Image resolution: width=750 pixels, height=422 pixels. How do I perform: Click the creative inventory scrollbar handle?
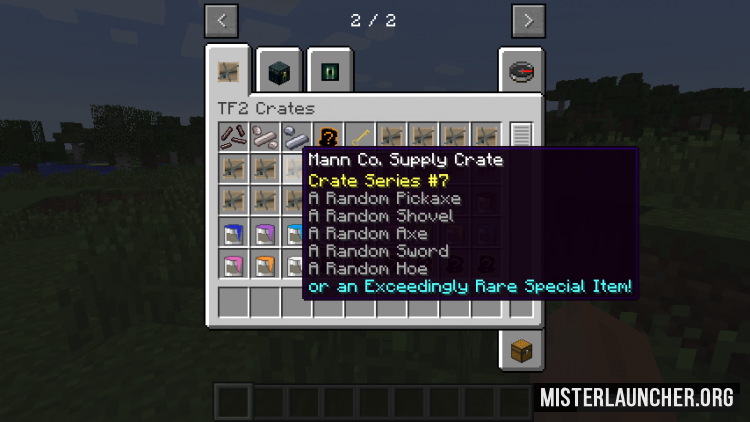tap(520, 136)
